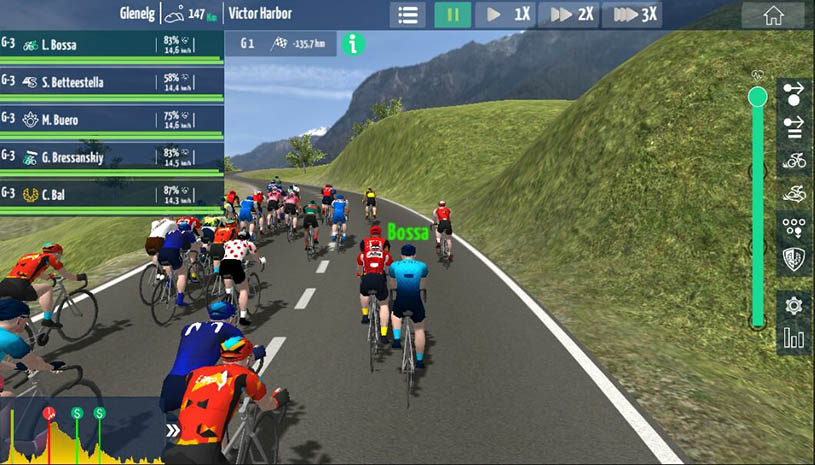815x465 pixels.
Task: Activate the top arrow-and-dot tactic icon
Action: pos(794,93)
